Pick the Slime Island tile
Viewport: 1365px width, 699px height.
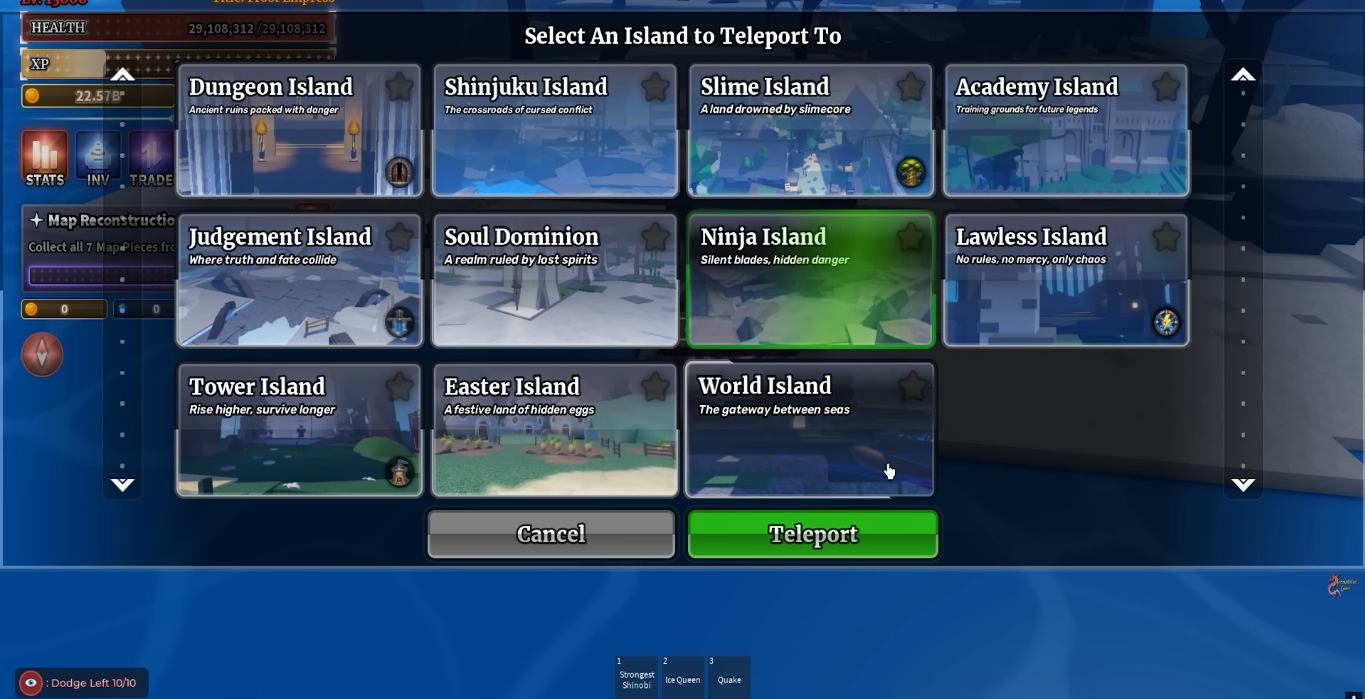click(x=810, y=140)
